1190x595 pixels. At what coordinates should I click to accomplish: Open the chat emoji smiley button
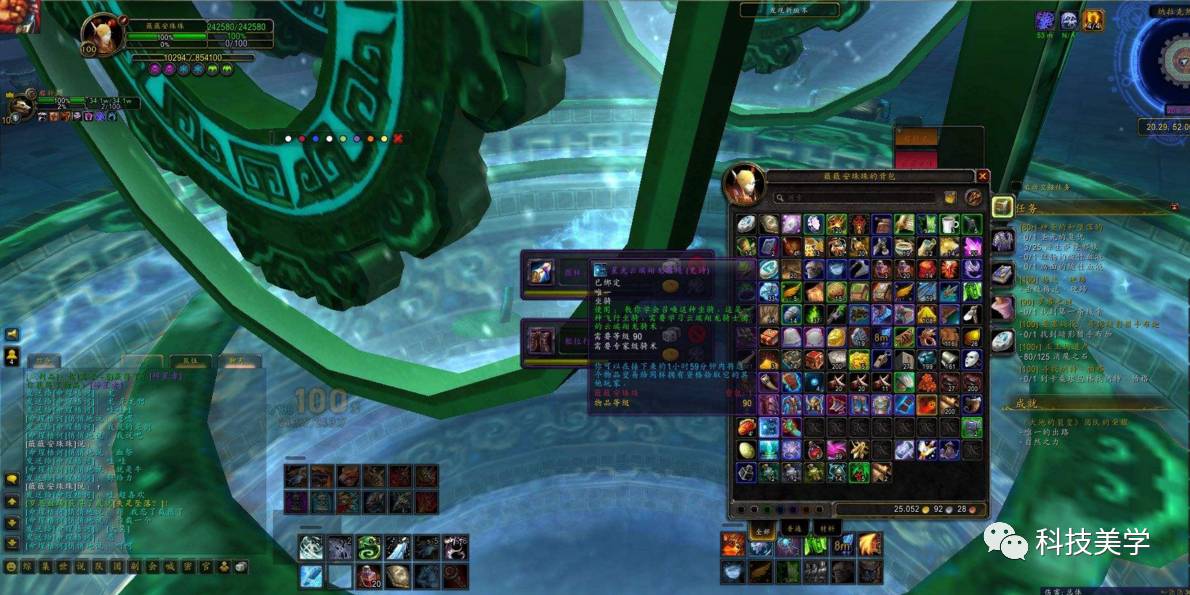tap(11, 566)
